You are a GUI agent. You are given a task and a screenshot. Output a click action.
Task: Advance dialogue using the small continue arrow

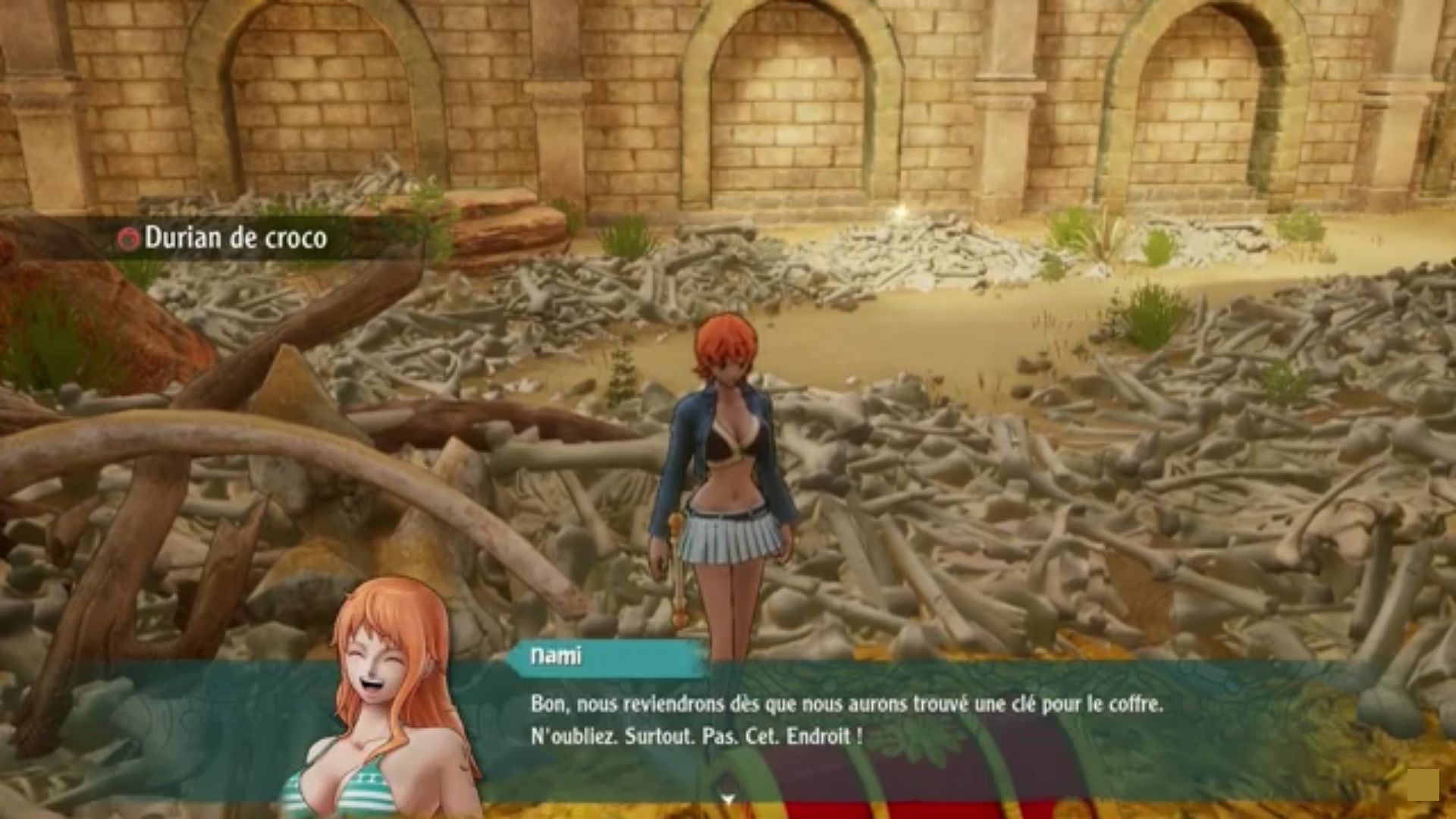728,799
